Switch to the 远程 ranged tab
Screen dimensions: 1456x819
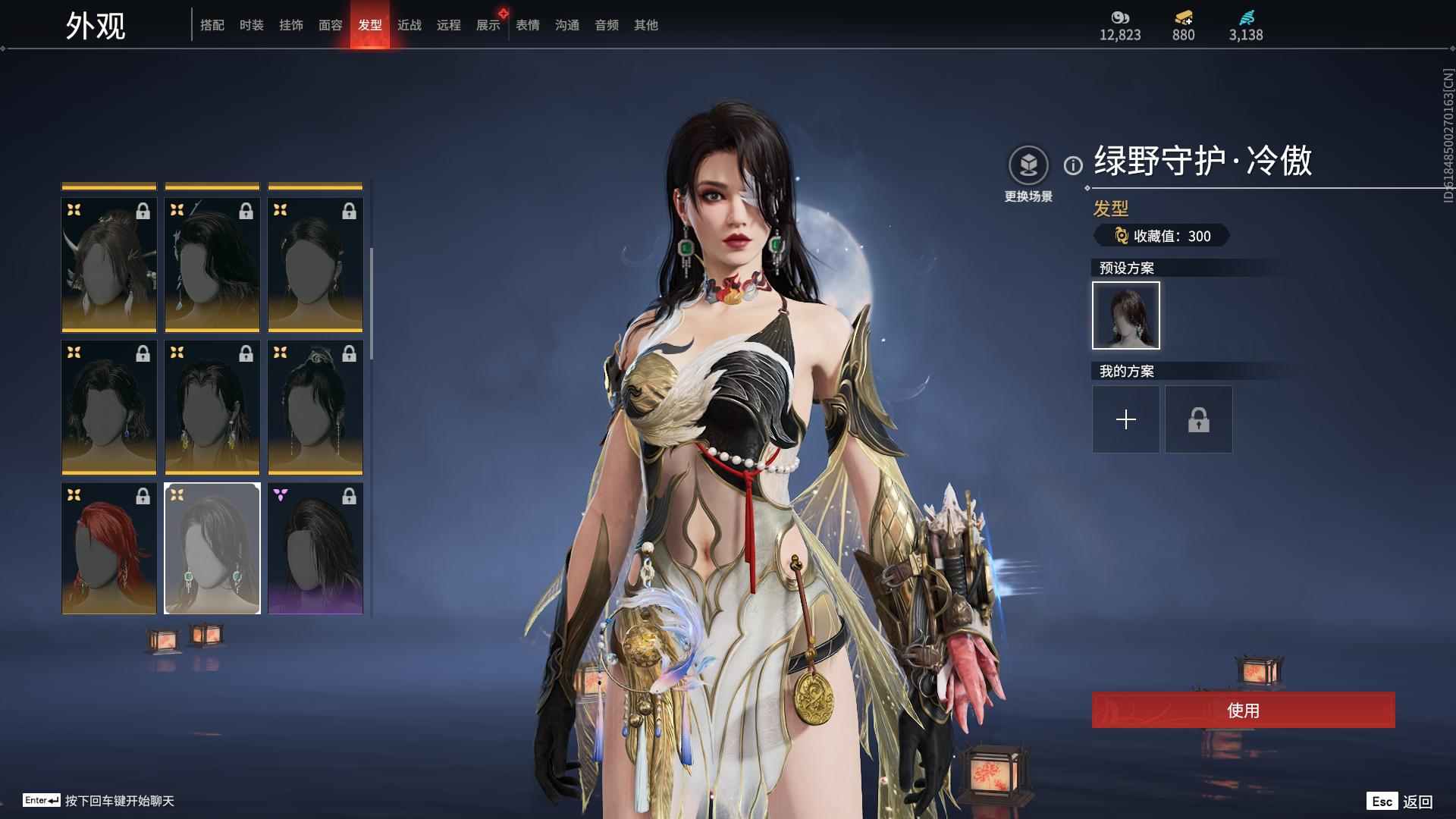pyautogui.click(x=449, y=25)
